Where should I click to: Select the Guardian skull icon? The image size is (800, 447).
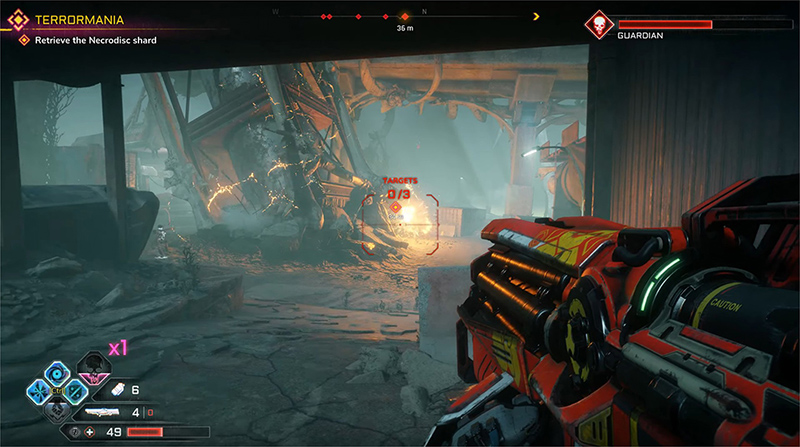(x=600, y=24)
